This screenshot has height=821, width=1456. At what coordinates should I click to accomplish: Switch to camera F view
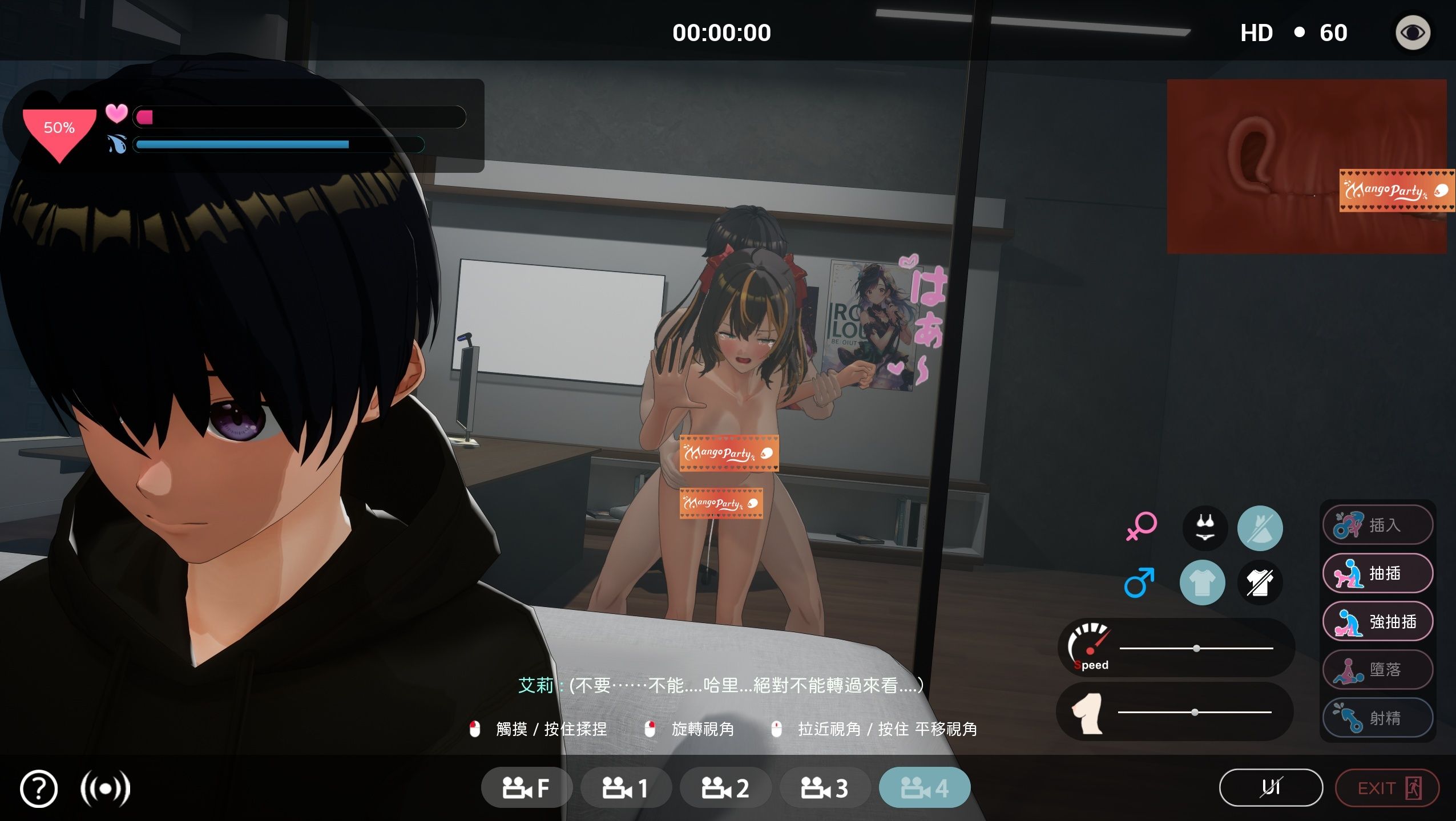526,788
